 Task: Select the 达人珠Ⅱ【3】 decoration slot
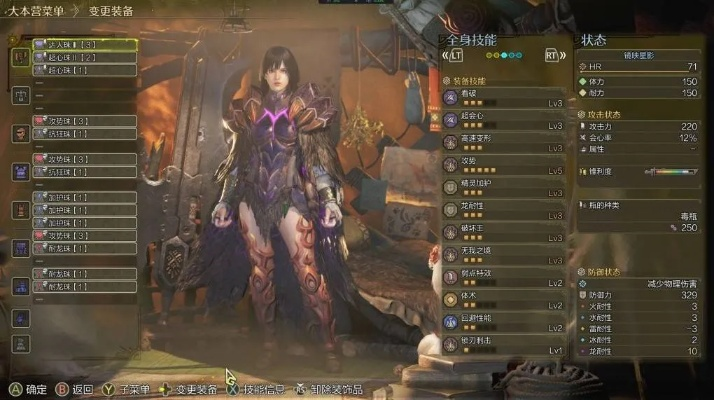83,46
